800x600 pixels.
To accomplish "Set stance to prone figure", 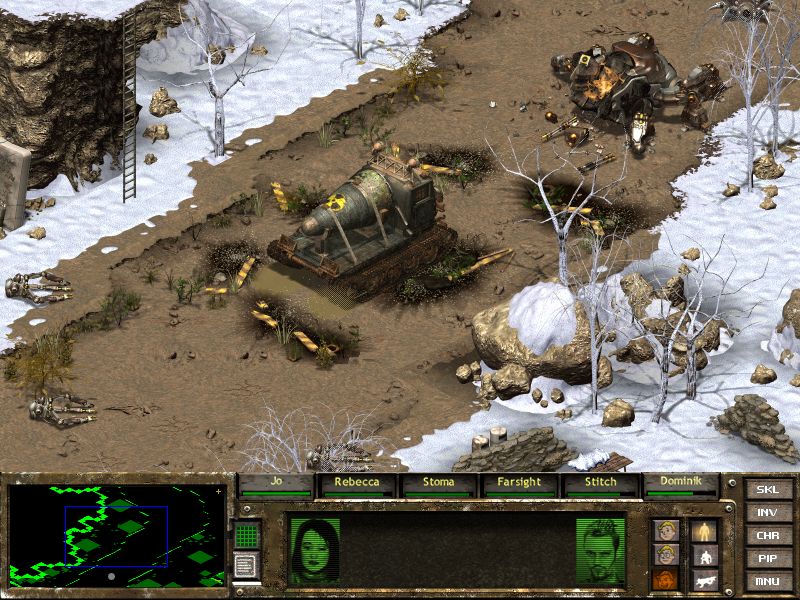I will 705,578.
